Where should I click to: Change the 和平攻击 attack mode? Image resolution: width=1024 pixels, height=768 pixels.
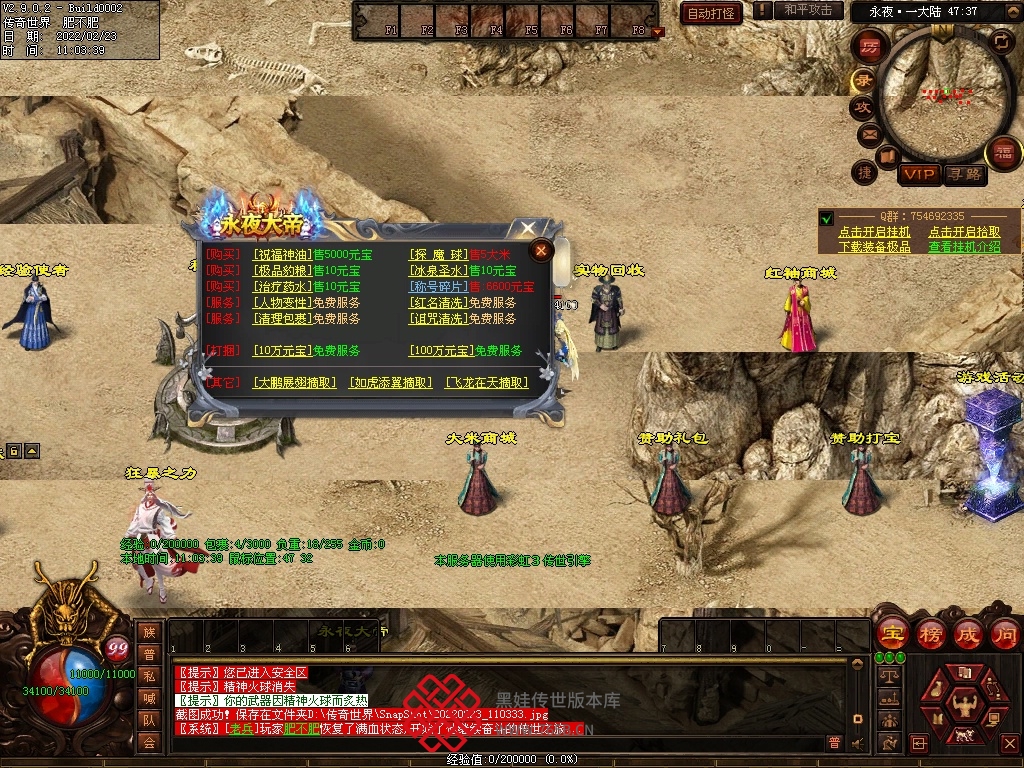click(808, 10)
